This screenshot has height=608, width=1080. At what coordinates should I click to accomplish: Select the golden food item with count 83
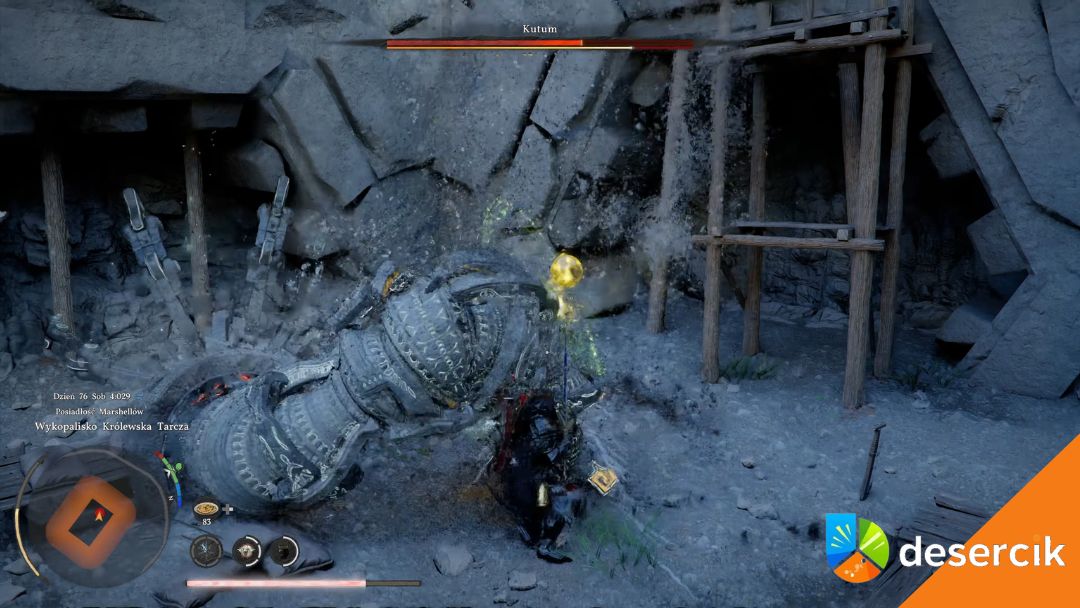[x=207, y=507]
